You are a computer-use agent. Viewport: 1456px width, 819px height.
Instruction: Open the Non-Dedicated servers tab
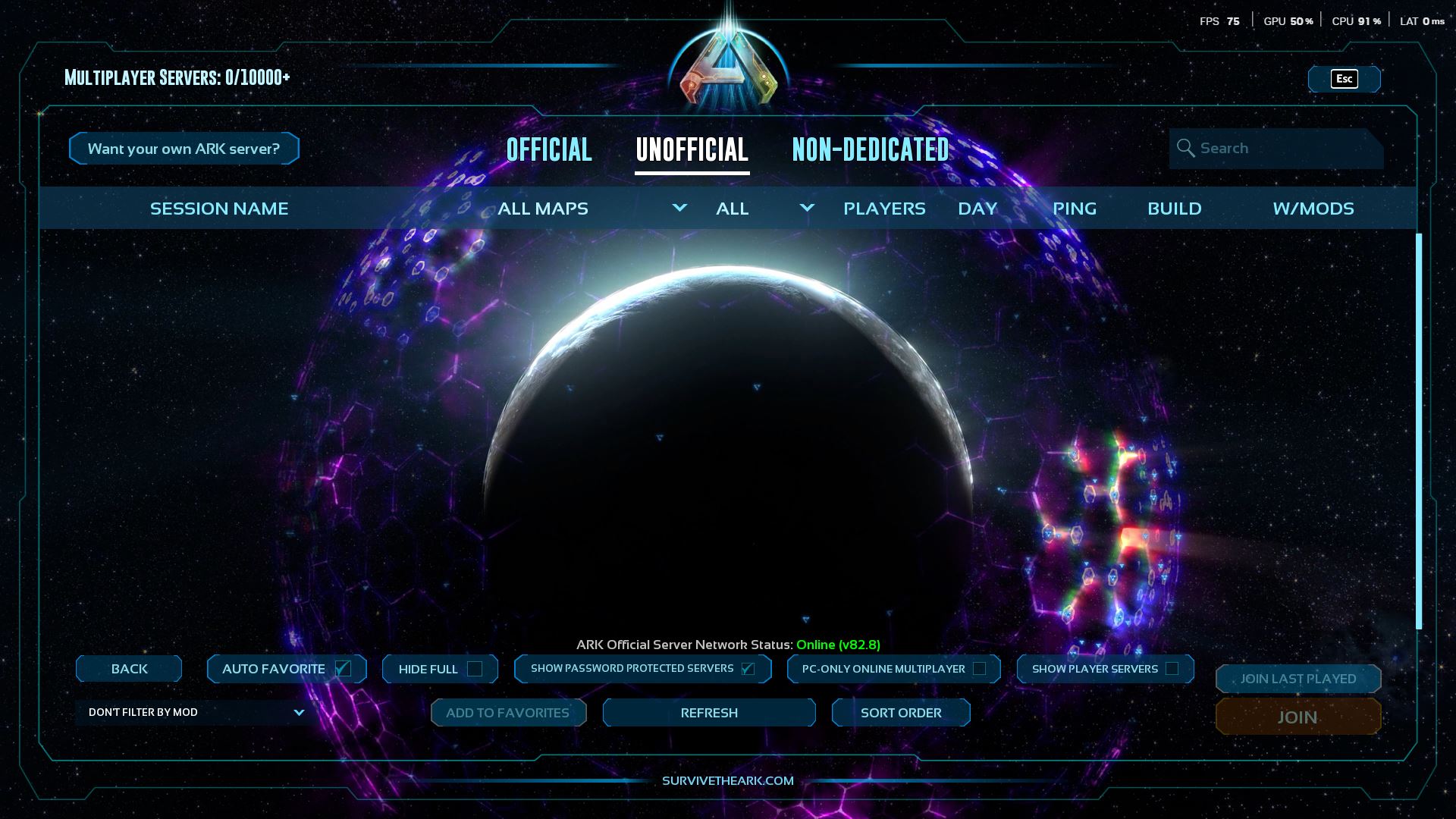click(x=871, y=150)
